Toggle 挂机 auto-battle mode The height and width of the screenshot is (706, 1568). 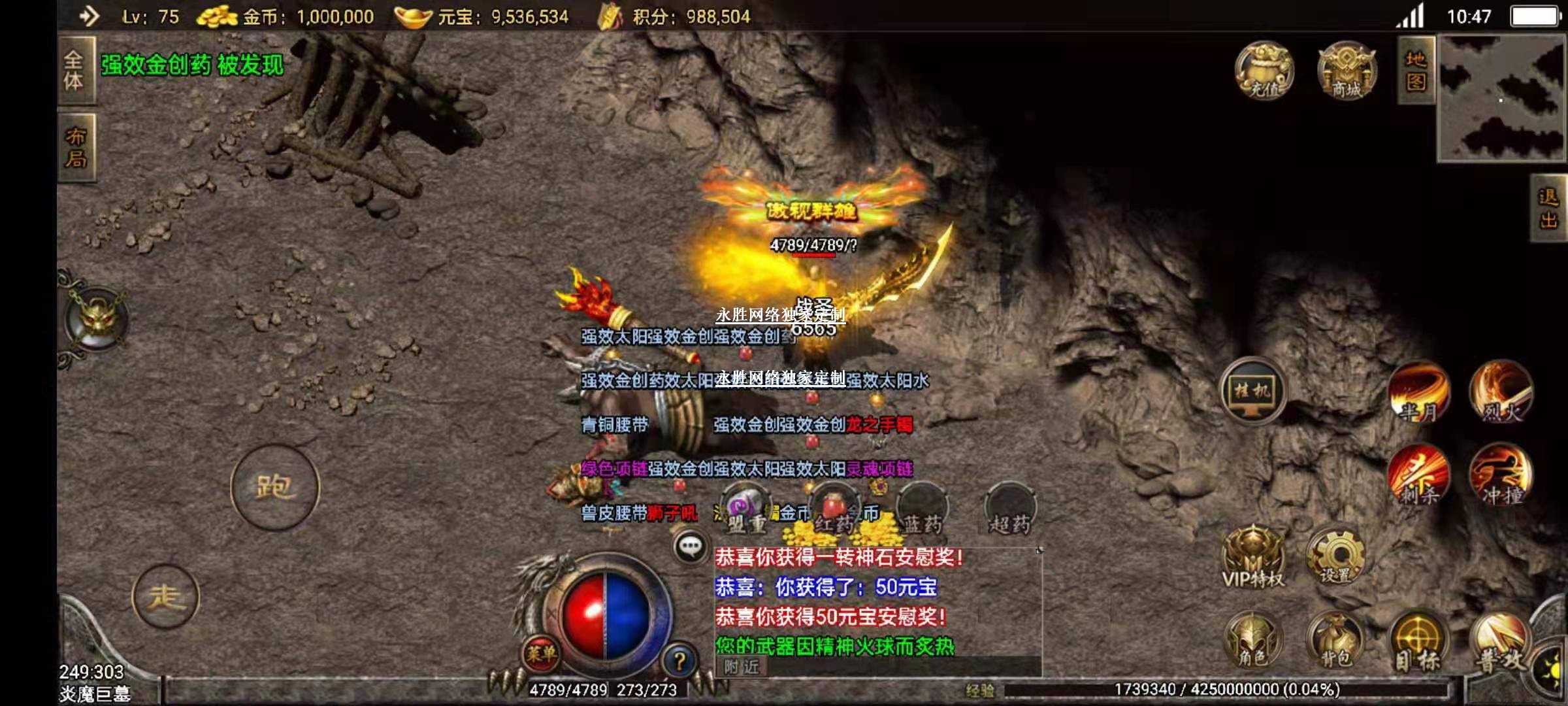click(x=1252, y=391)
